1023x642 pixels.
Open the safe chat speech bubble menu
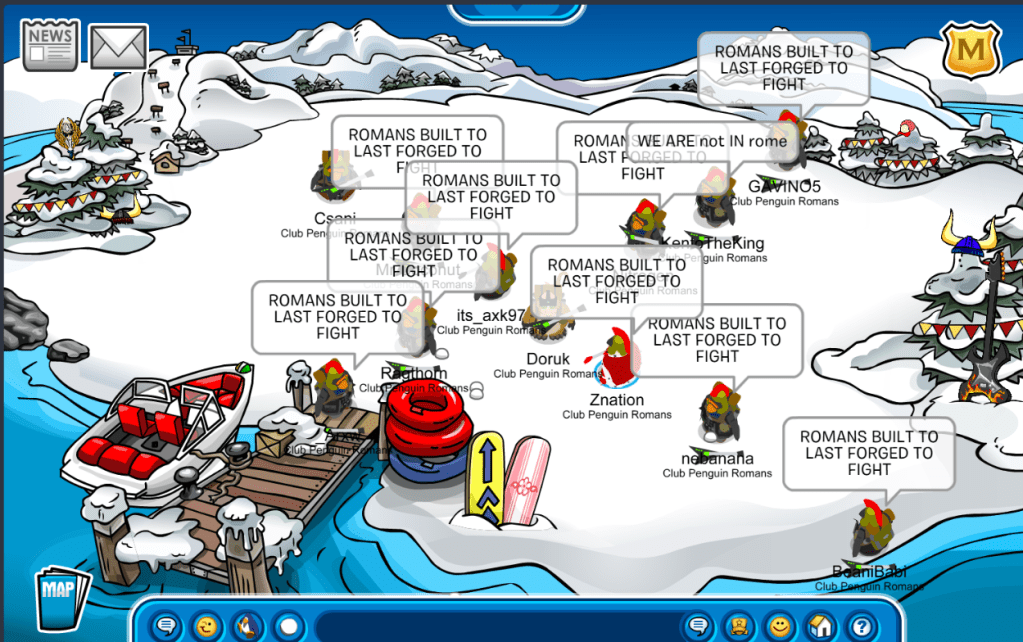(x=167, y=626)
